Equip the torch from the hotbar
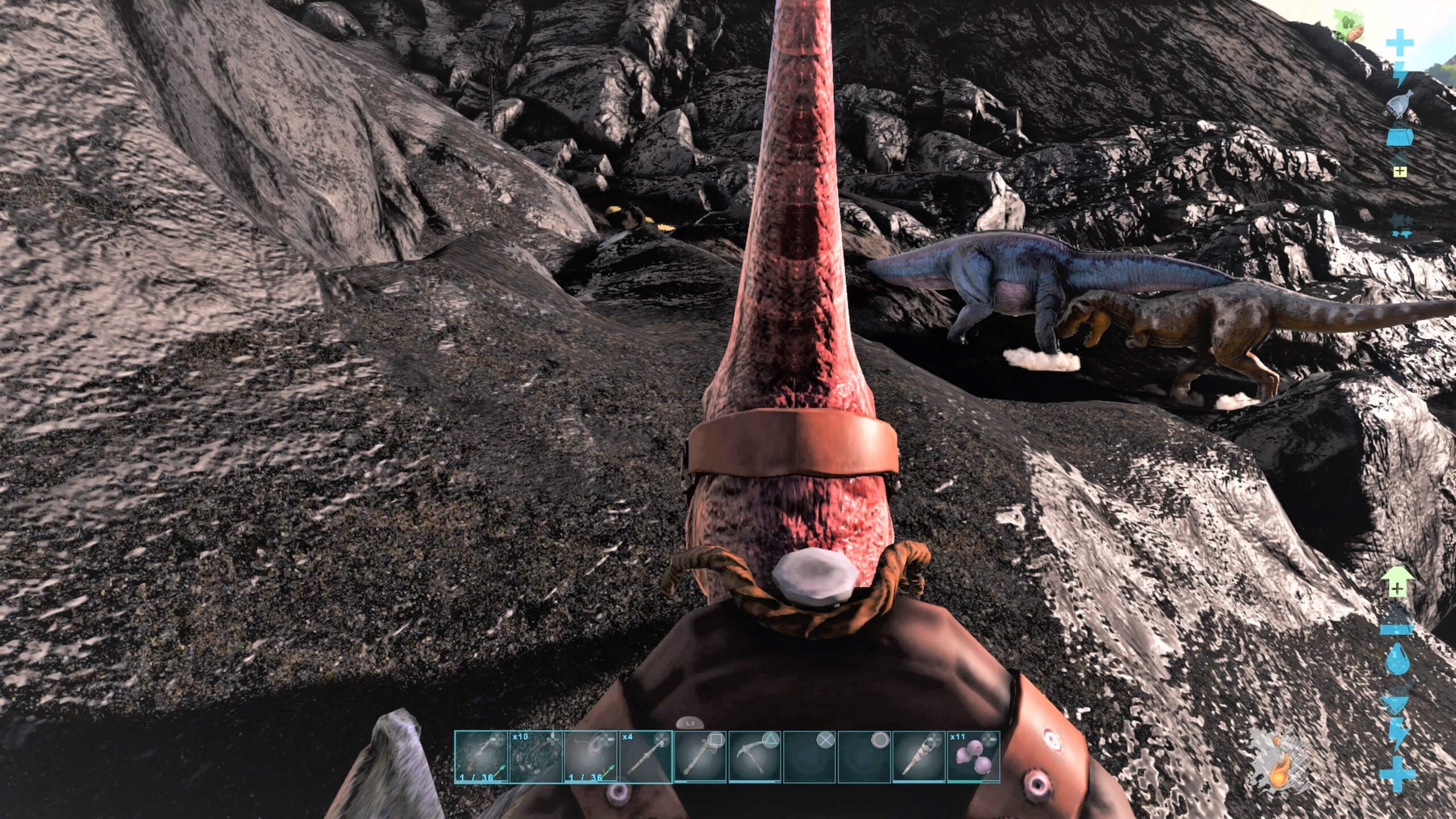1456x819 pixels. [918, 757]
